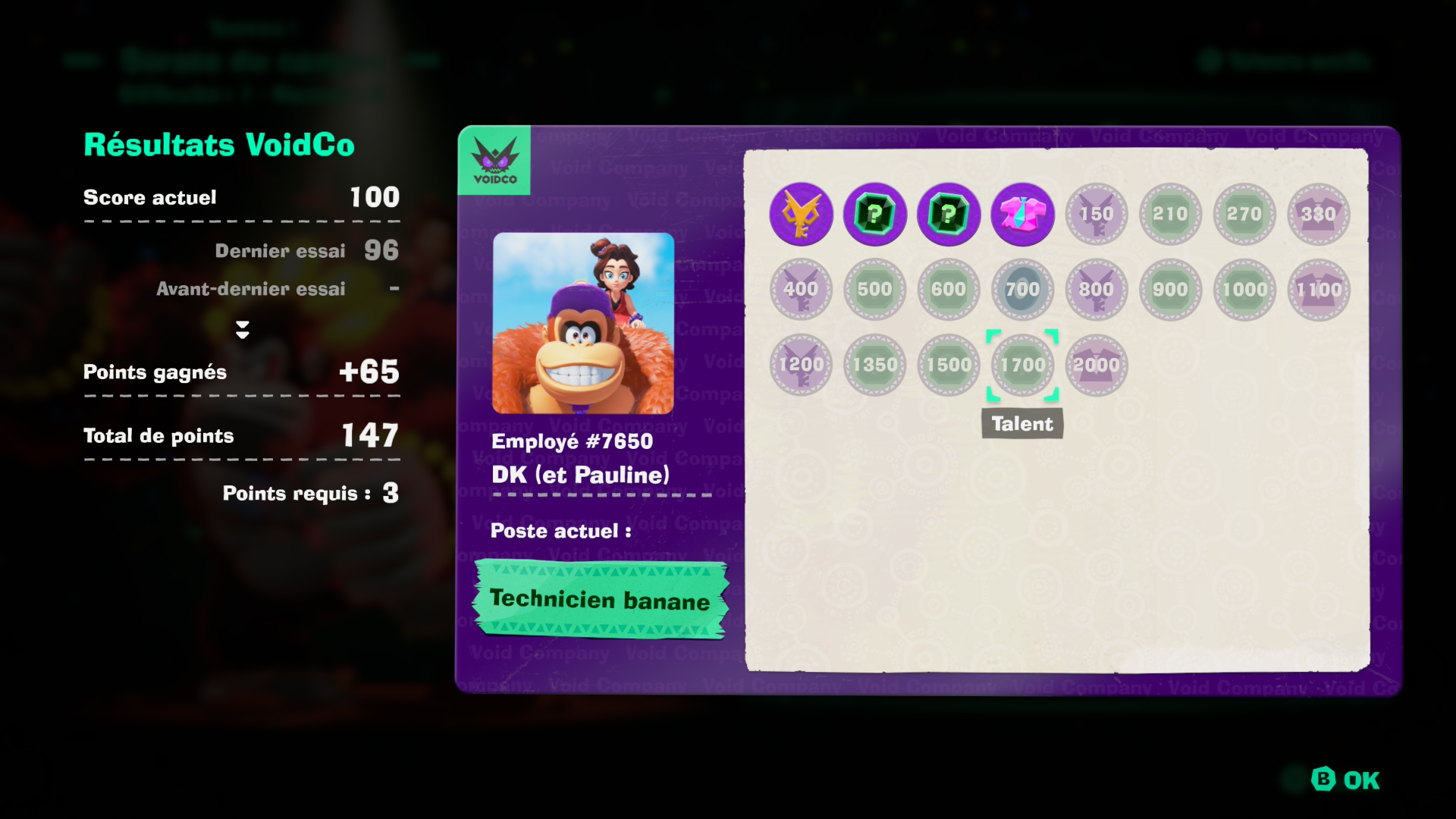Select the 1100-point reward badge
Screen dimensions: 1456x819
(x=1319, y=289)
